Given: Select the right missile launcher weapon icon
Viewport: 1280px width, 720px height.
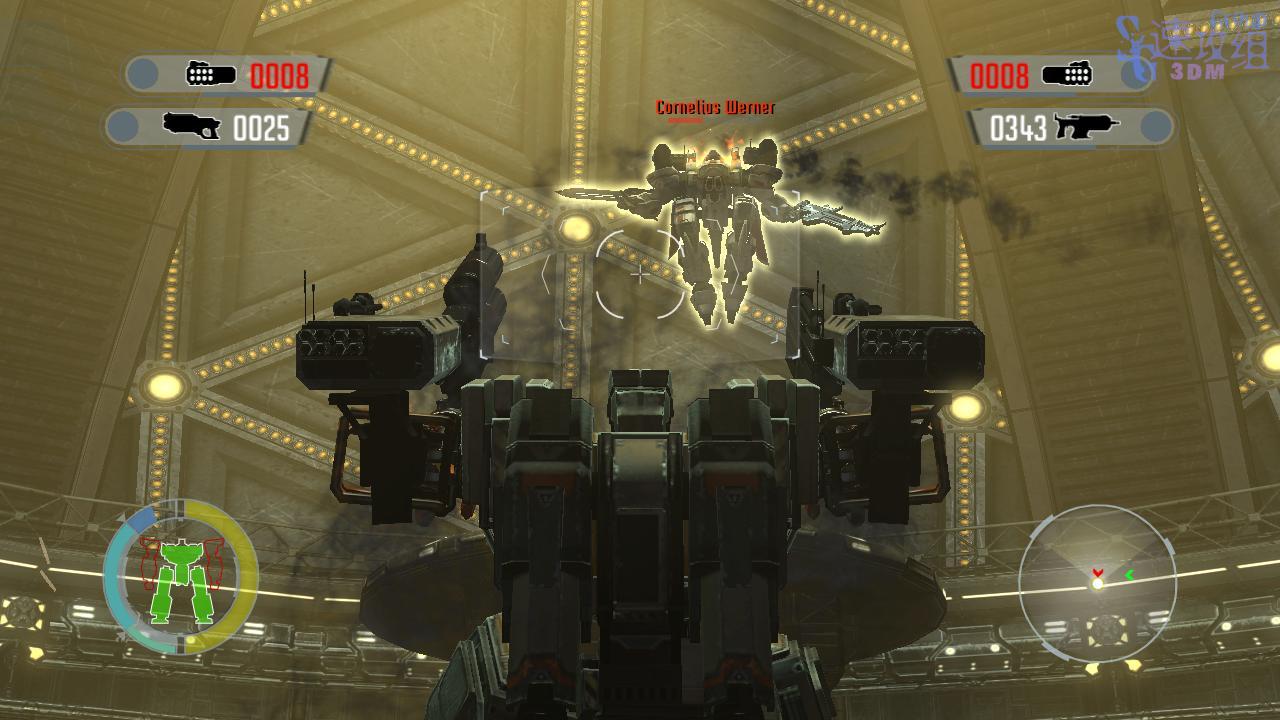Looking at the screenshot, I should [x=1066, y=74].
